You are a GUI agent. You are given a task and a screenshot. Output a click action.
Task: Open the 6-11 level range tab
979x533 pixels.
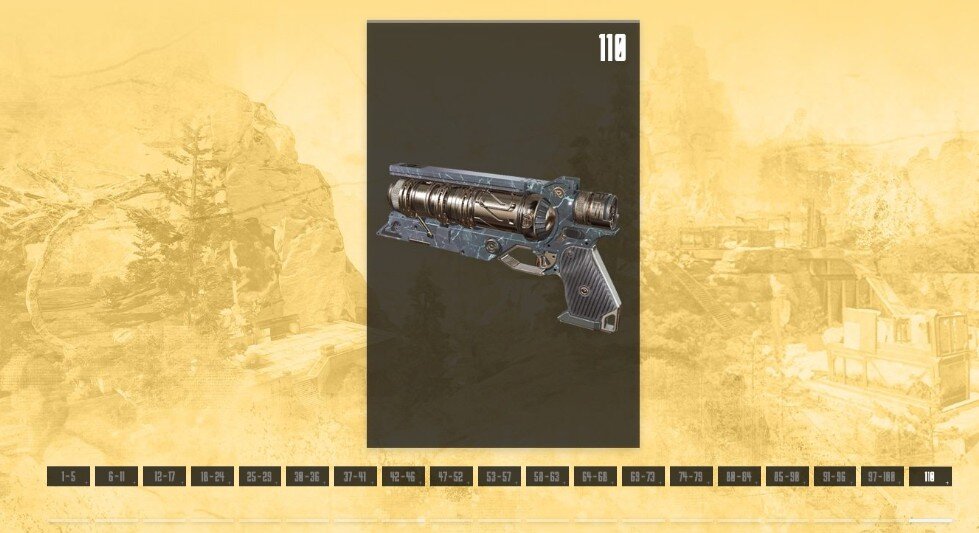pyautogui.click(x=116, y=477)
